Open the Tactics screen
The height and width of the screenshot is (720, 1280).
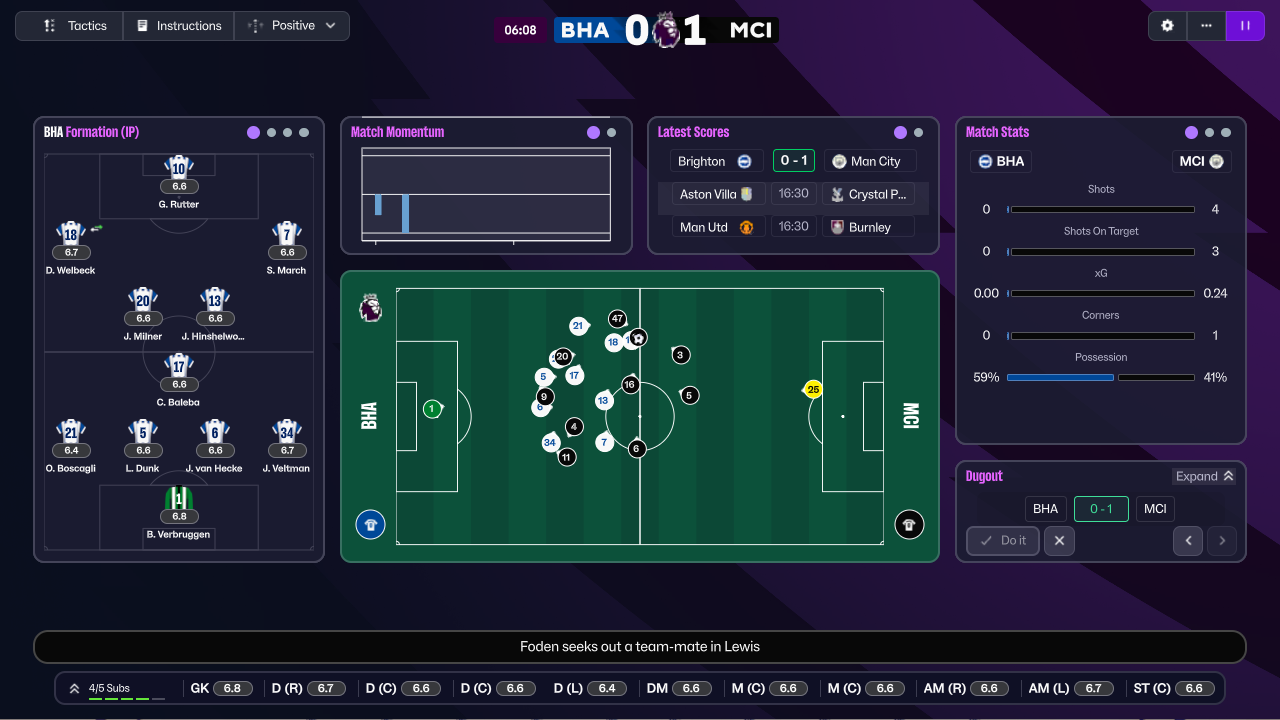click(68, 25)
